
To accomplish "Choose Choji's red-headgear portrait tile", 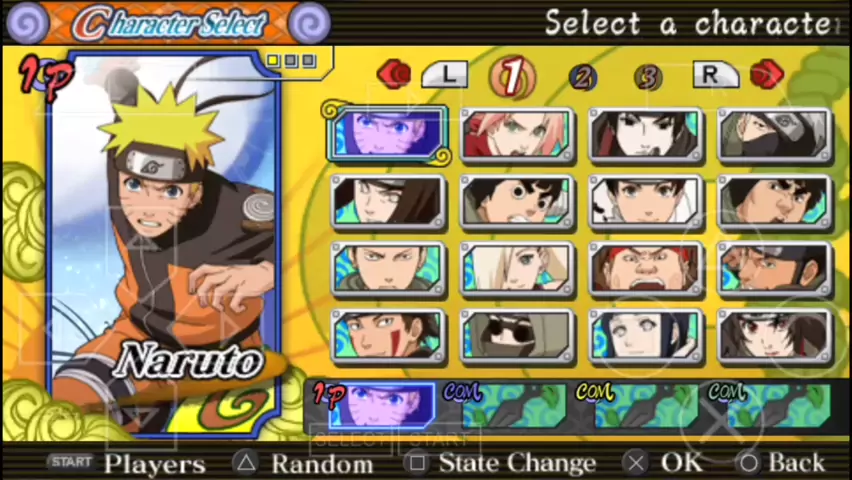I will (x=646, y=270).
